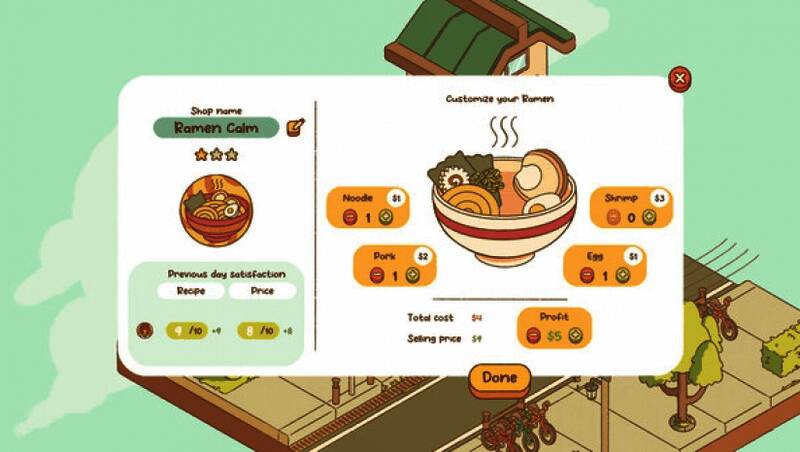Lower the Profit amount
The height and width of the screenshot is (452, 800).
point(533,336)
